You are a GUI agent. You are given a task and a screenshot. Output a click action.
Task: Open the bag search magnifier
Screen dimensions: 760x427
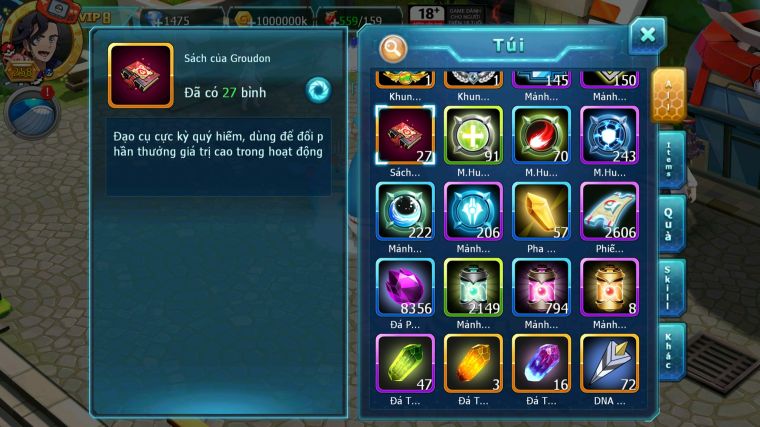click(x=394, y=48)
